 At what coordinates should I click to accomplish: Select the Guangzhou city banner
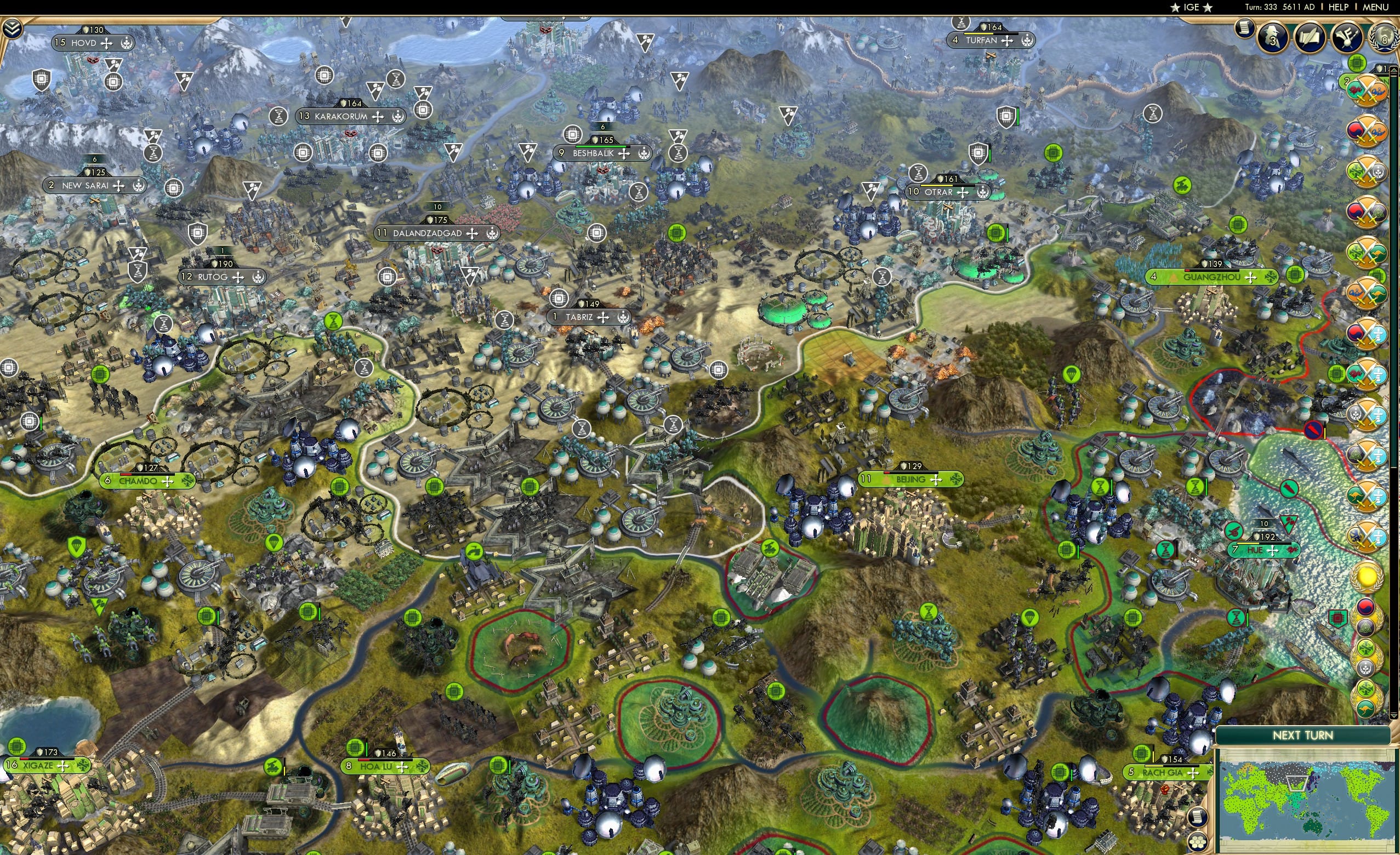pos(1212,278)
